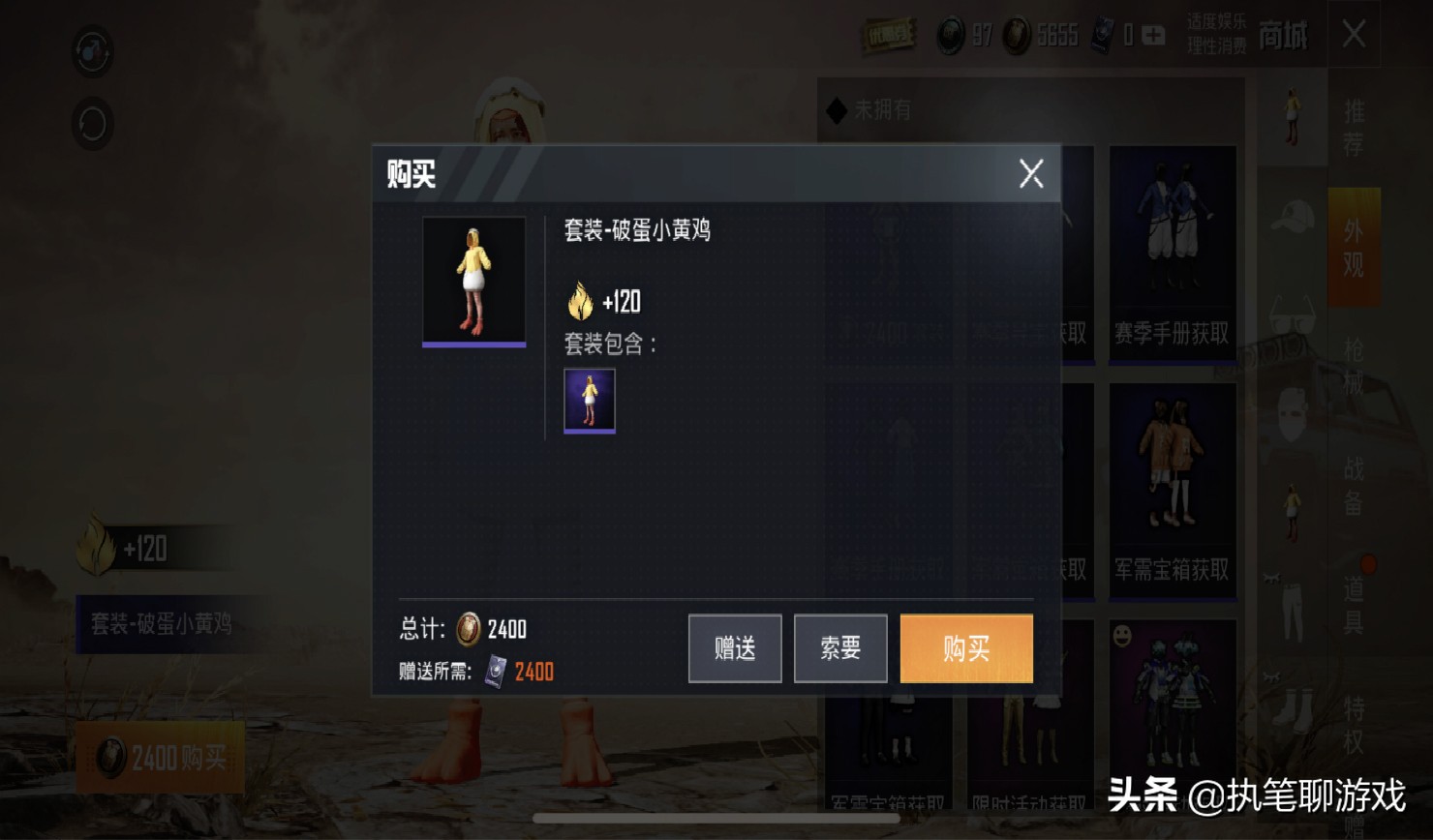This screenshot has width=1433, height=840.
Task: Click the 赠送 gift button
Action: point(734,648)
